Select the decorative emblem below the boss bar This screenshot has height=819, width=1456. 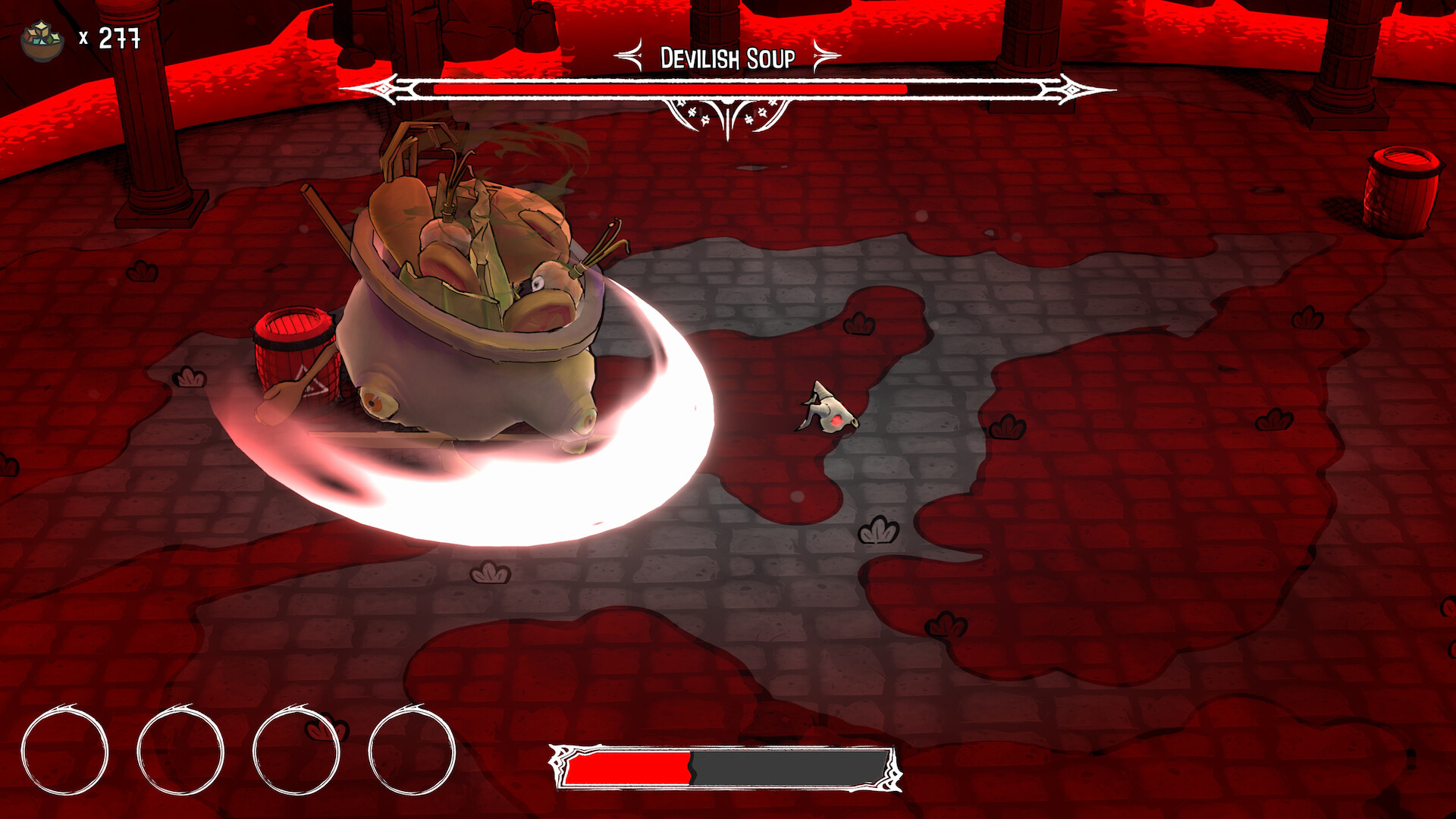click(x=728, y=115)
